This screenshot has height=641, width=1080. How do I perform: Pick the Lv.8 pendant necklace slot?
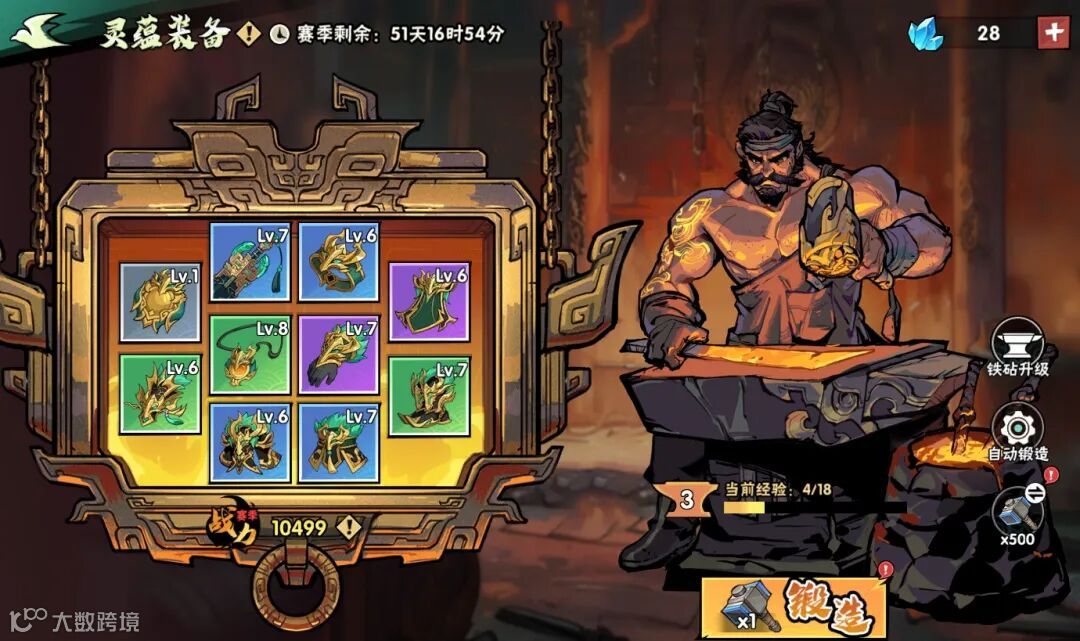pyautogui.click(x=249, y=354)
